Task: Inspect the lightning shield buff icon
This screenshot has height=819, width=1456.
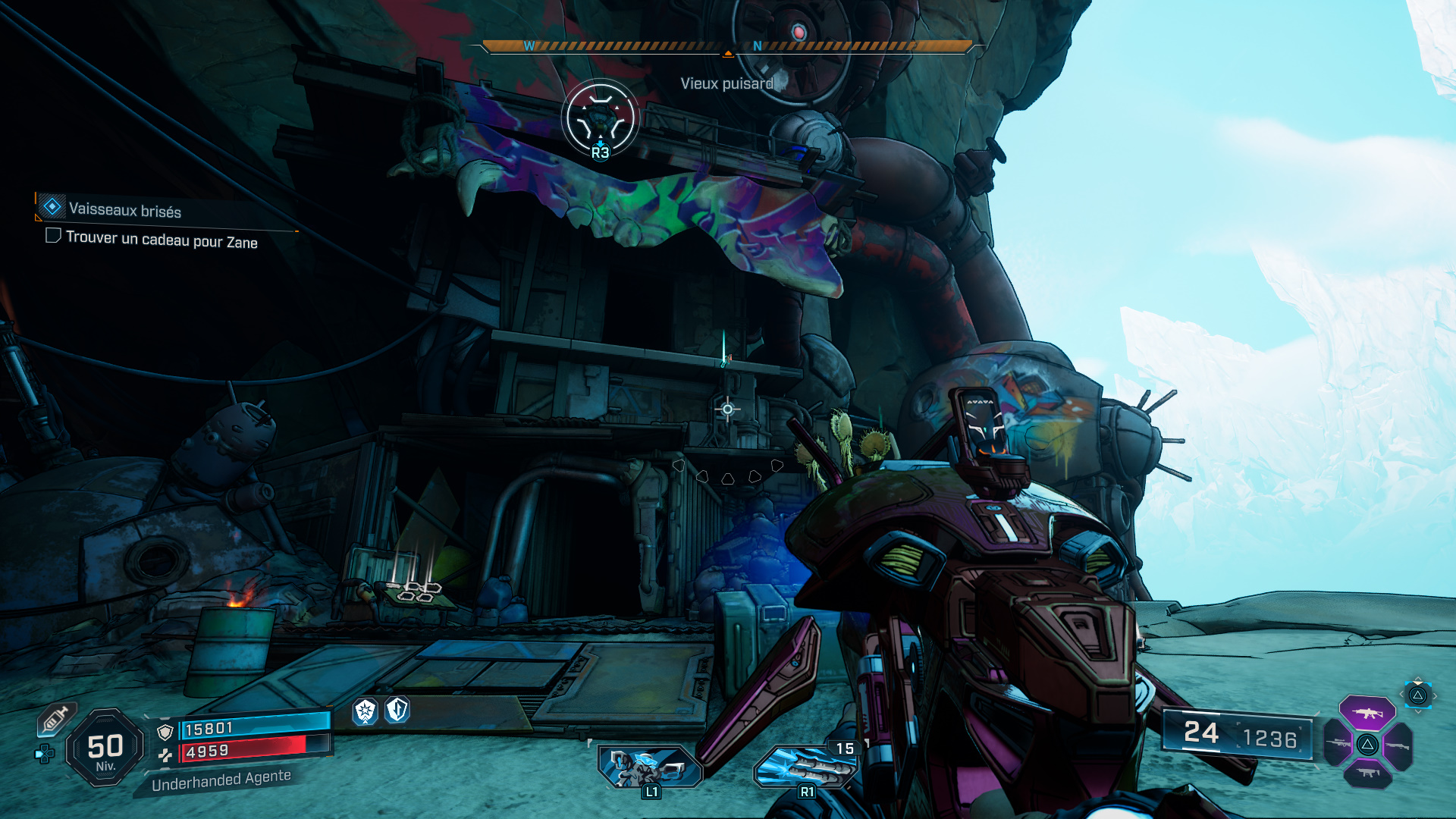Action: point(397,710)
